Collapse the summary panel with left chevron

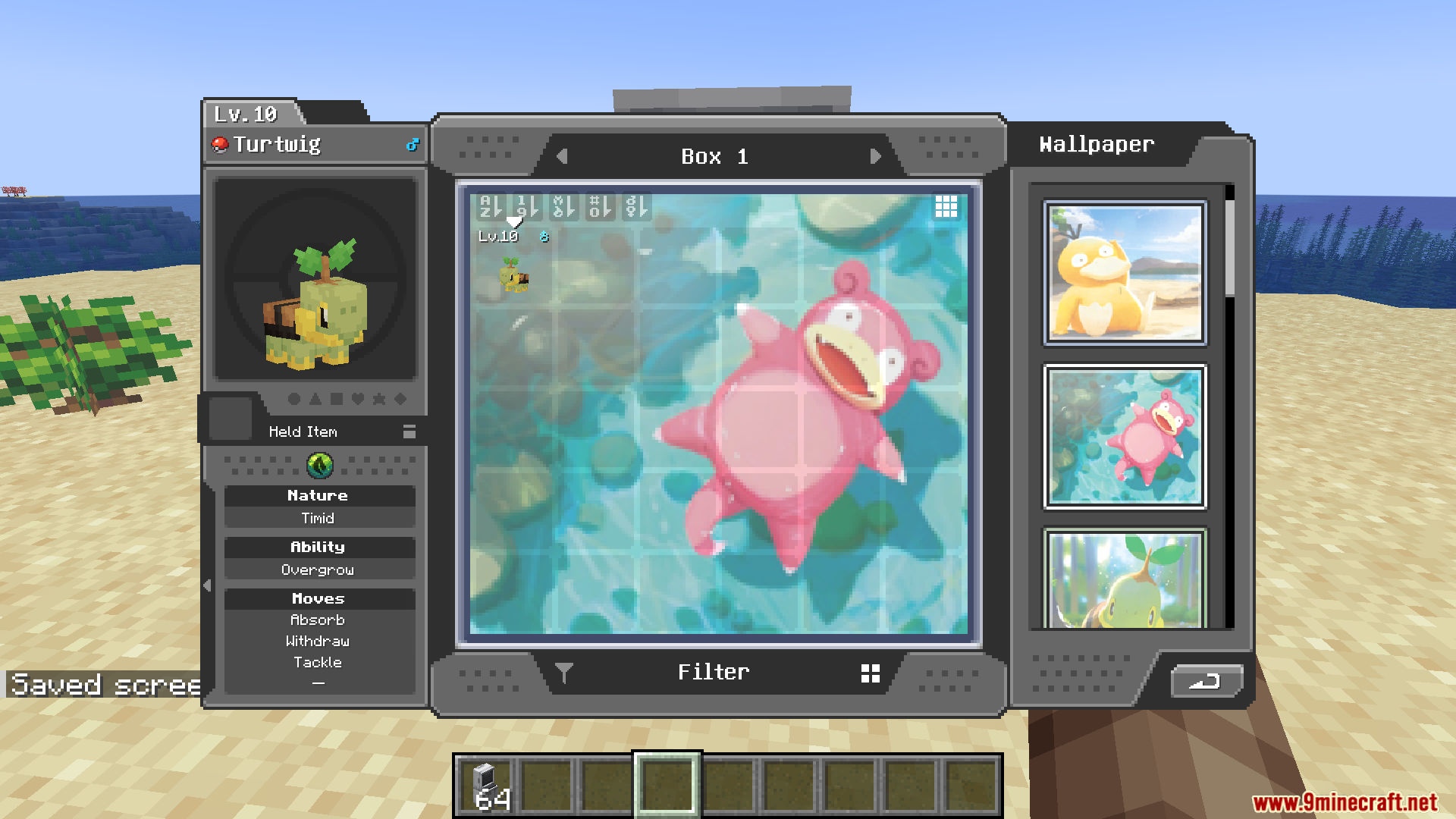pos(206,584)
